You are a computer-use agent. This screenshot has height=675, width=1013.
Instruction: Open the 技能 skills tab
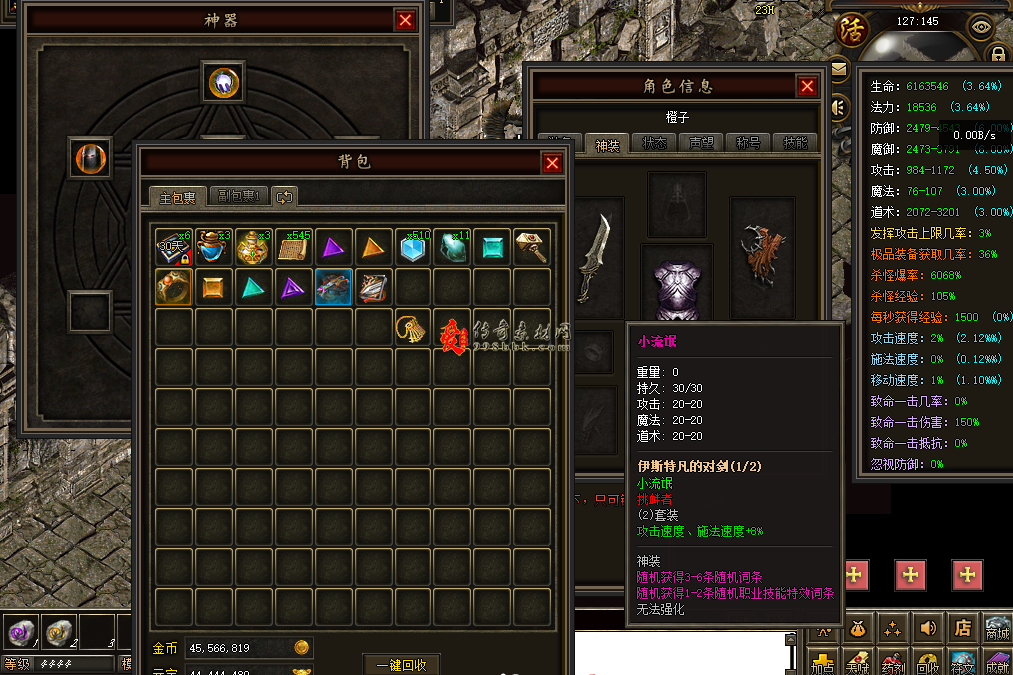(795, 143)
